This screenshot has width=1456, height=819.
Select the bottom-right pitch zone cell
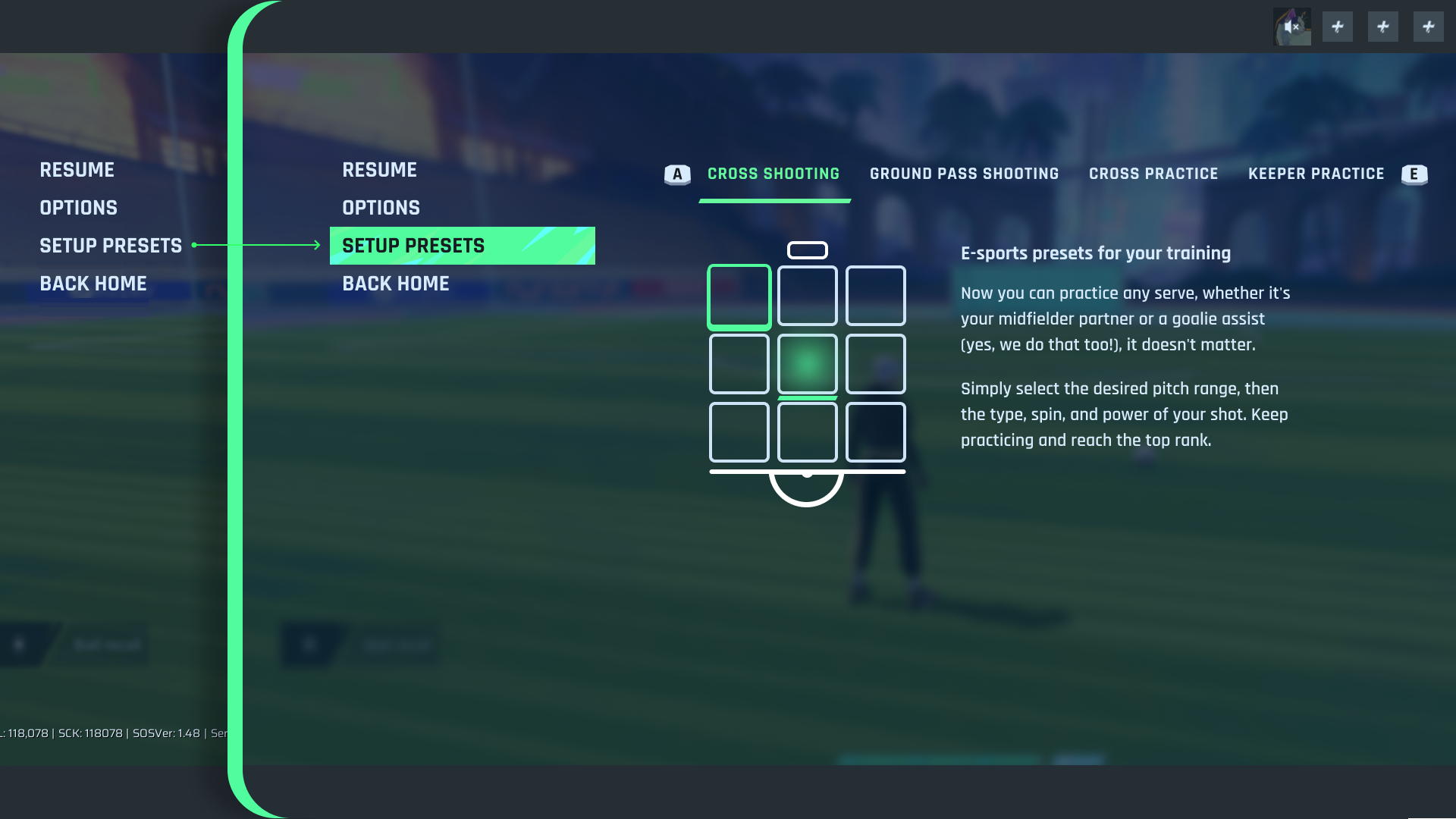click(x=875, y=432)
